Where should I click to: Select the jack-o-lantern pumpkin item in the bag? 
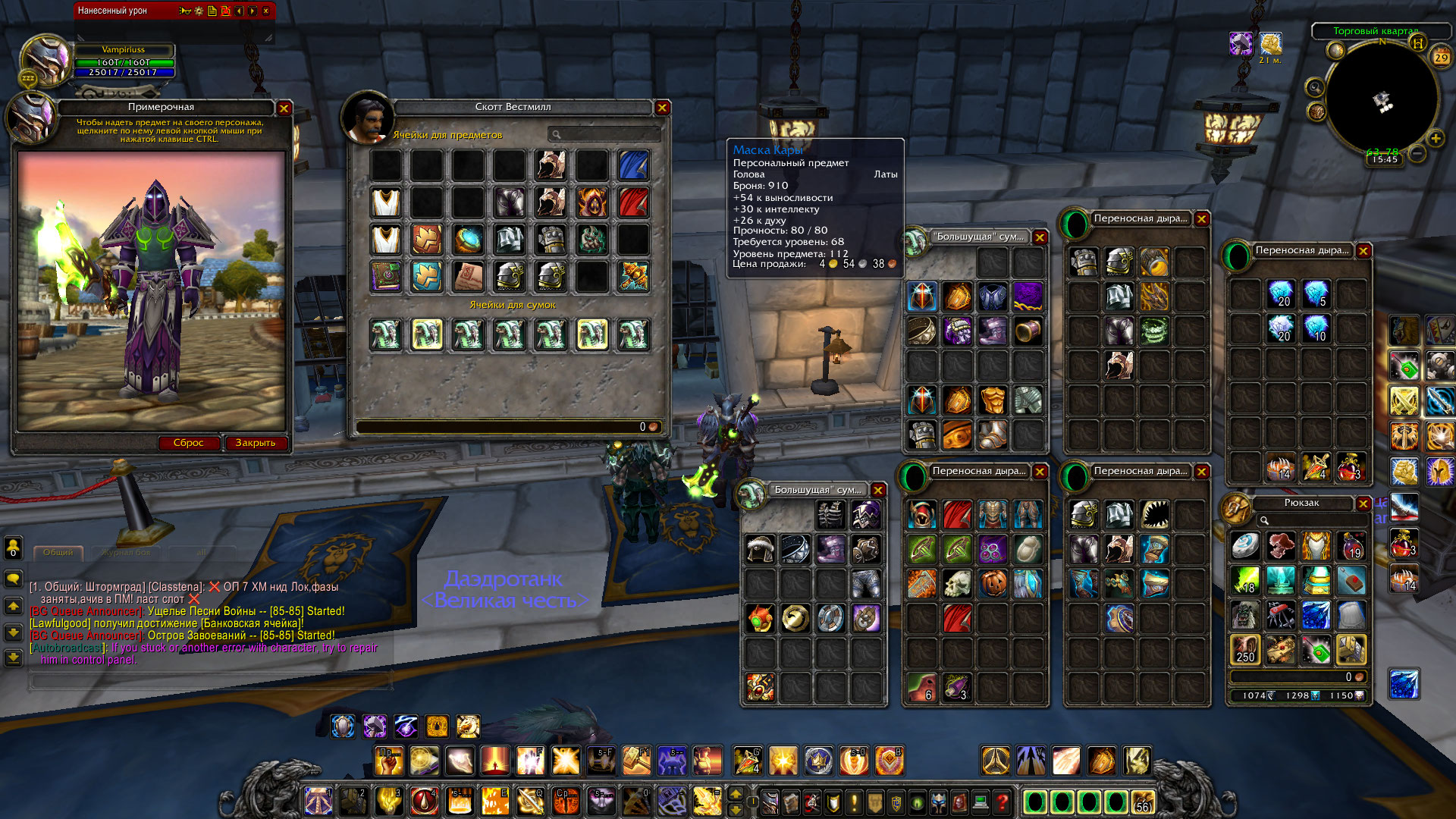tap(993, 583)
